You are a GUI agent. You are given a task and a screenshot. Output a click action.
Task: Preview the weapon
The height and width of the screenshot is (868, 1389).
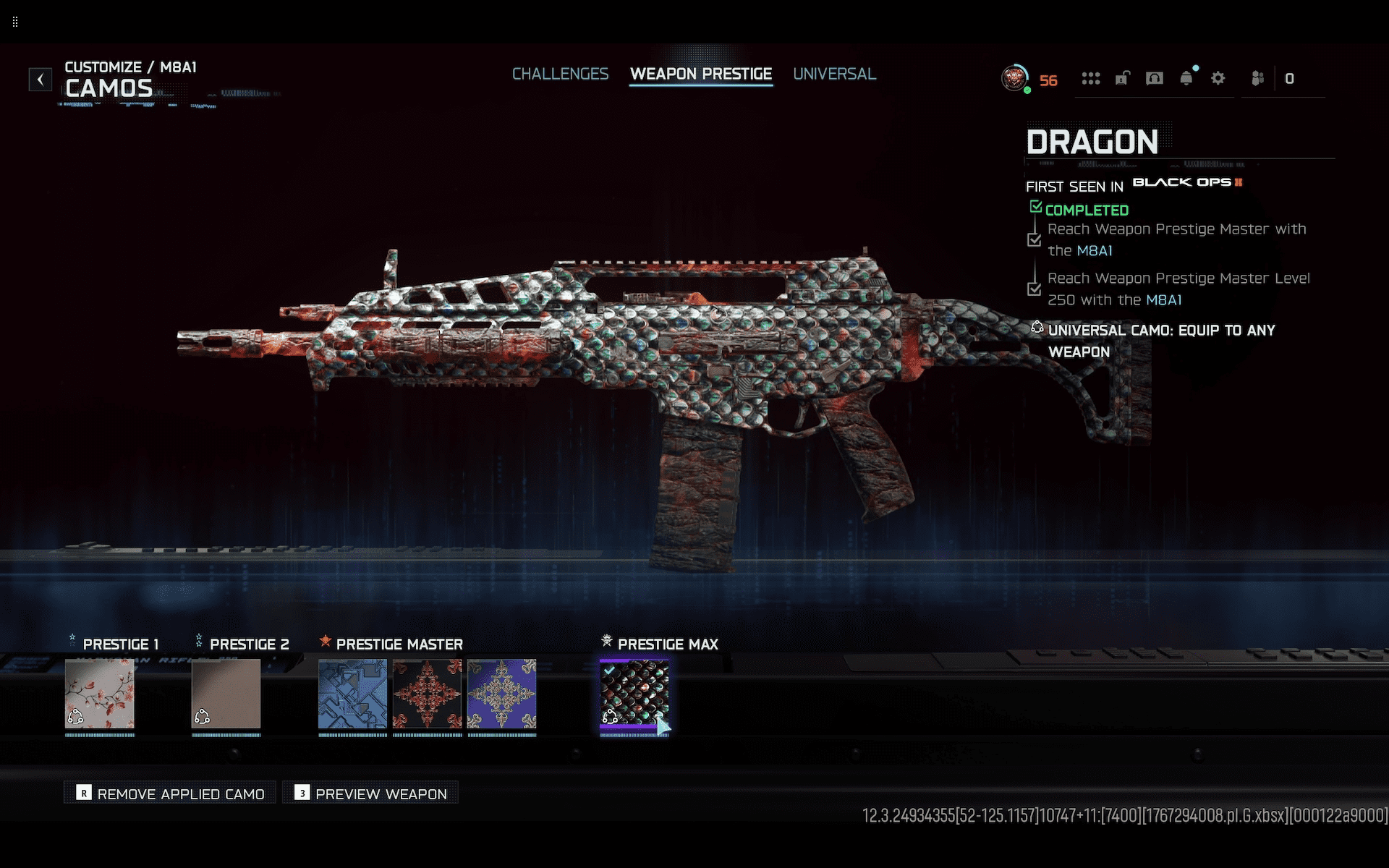tap(371, 793)
